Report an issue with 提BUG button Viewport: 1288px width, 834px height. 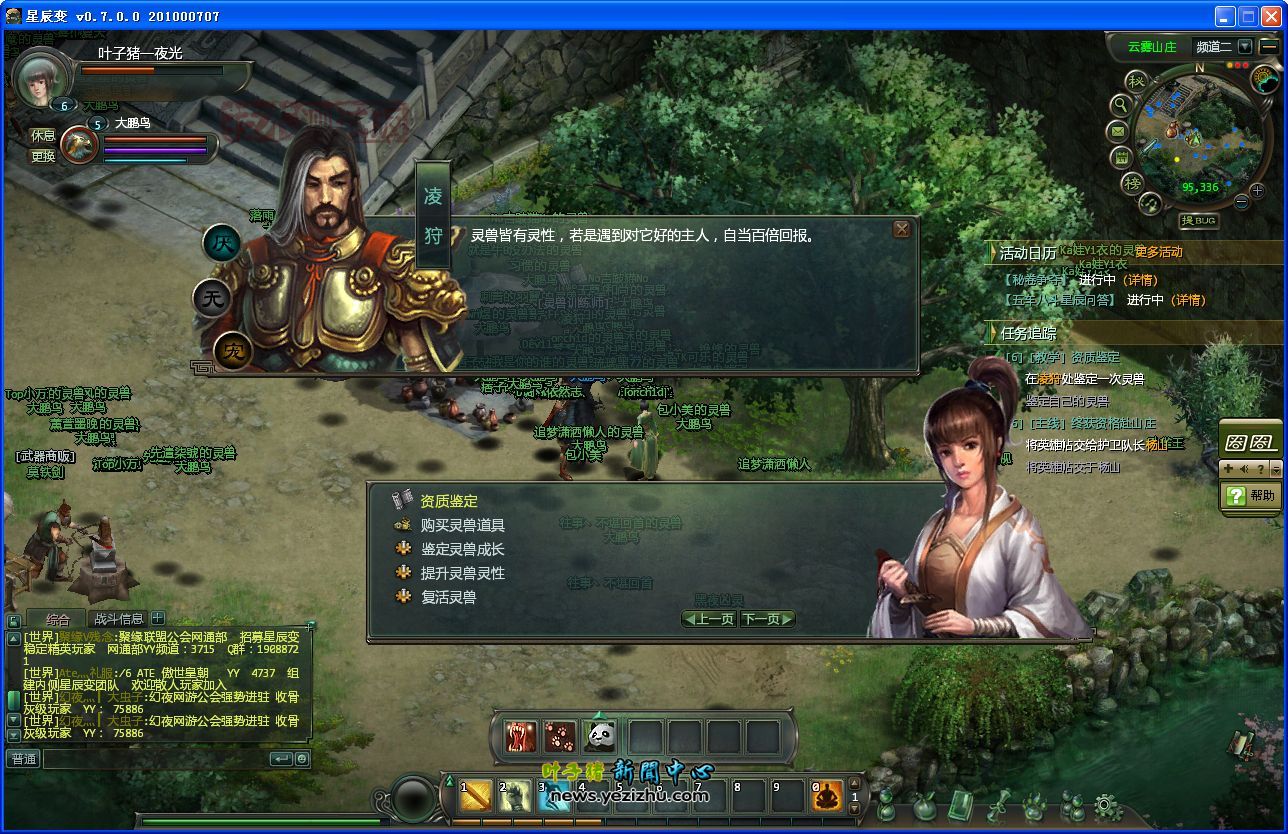pos(1199,220)
